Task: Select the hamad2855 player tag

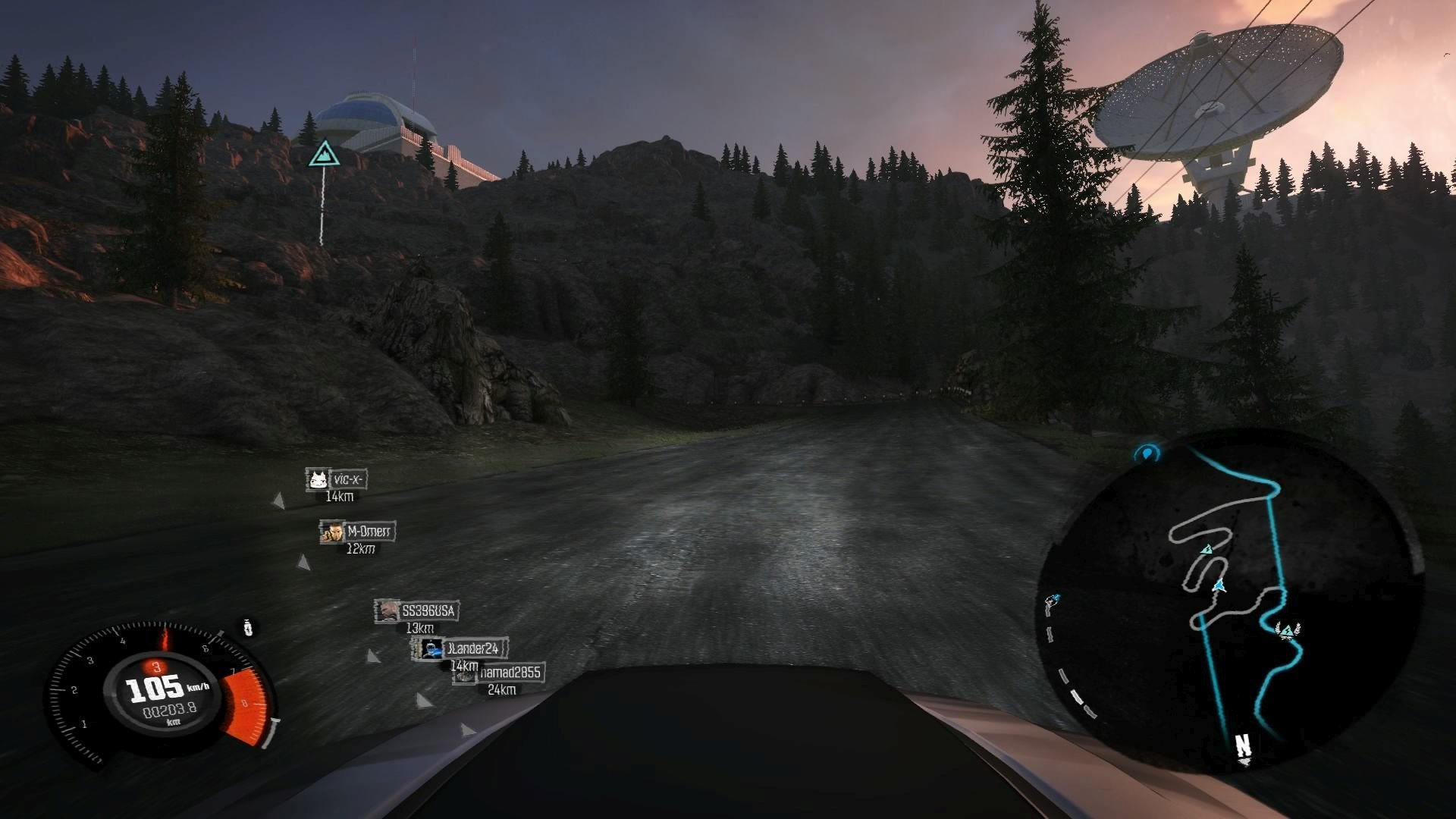Action: point(500,673)
